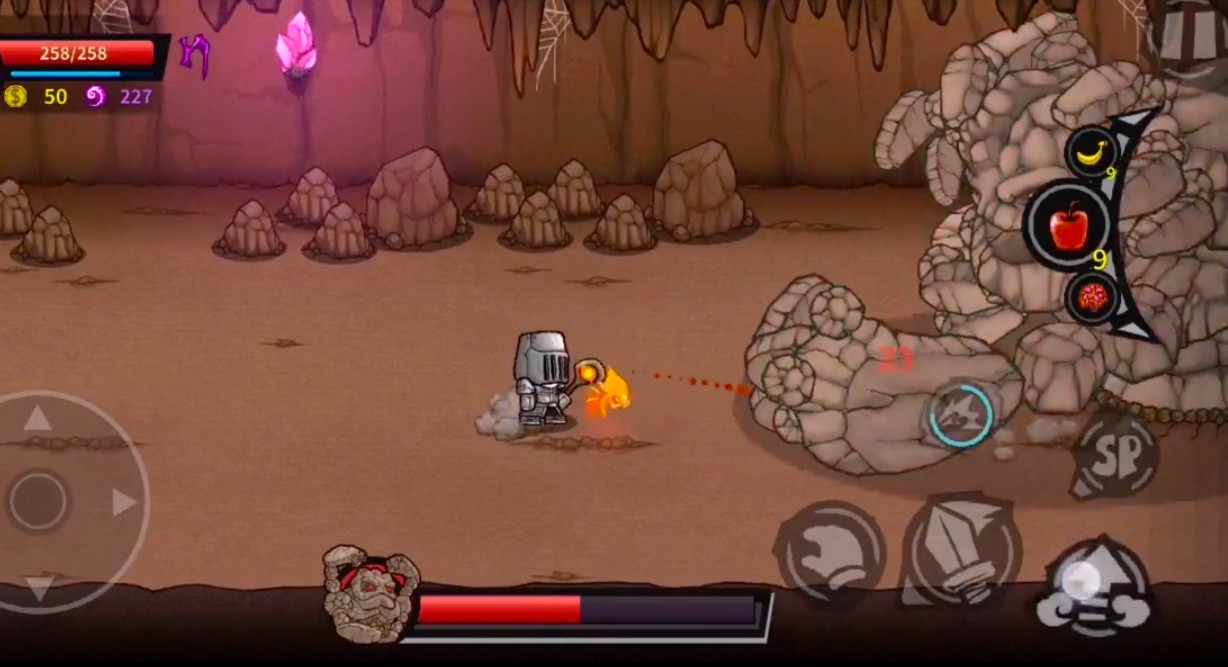Tap the sword attack button
Screen dimensions: 1228x667
[960, 550]
